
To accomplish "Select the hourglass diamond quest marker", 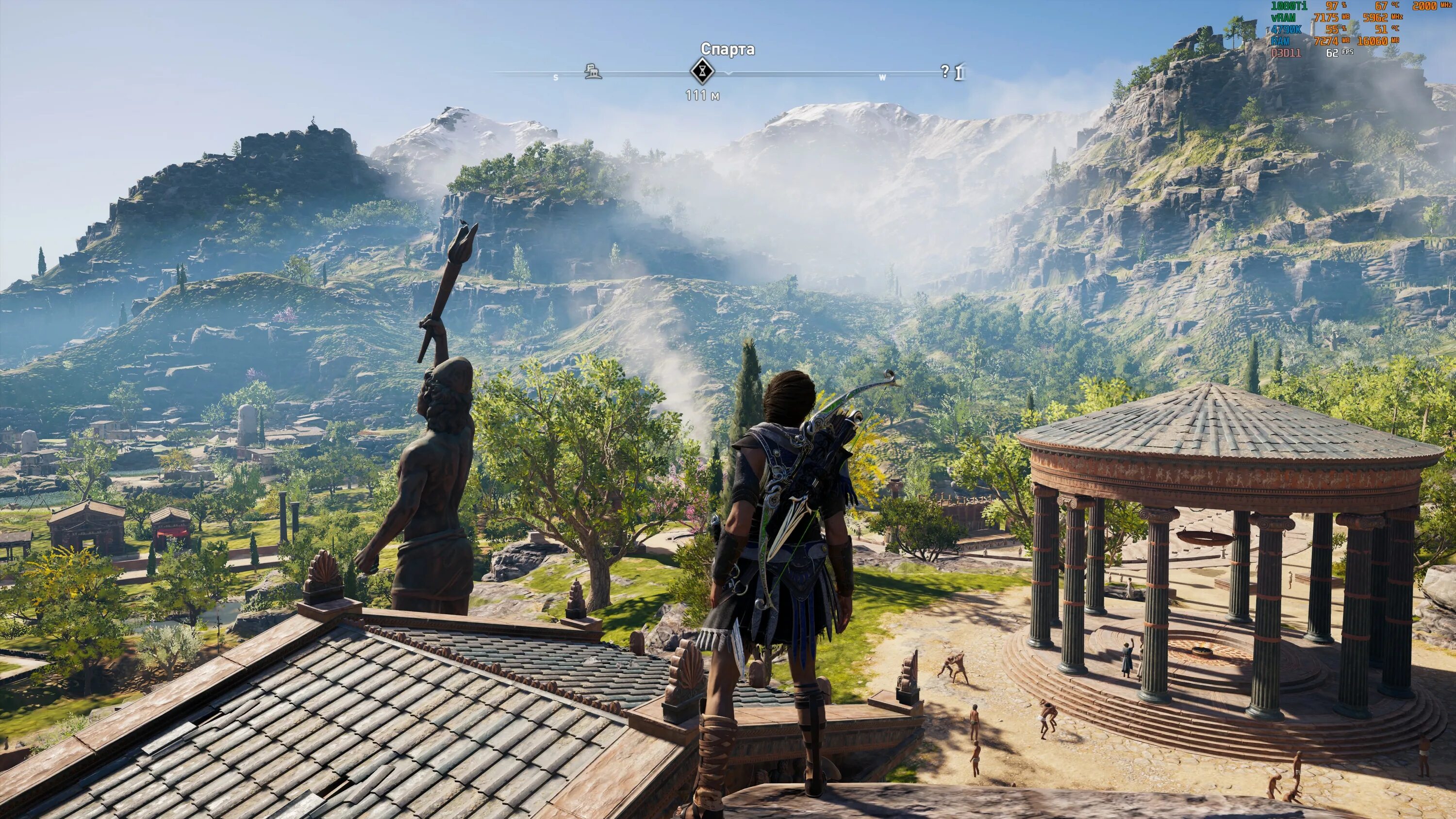I will pyautogui.click(x=702, y=72).
